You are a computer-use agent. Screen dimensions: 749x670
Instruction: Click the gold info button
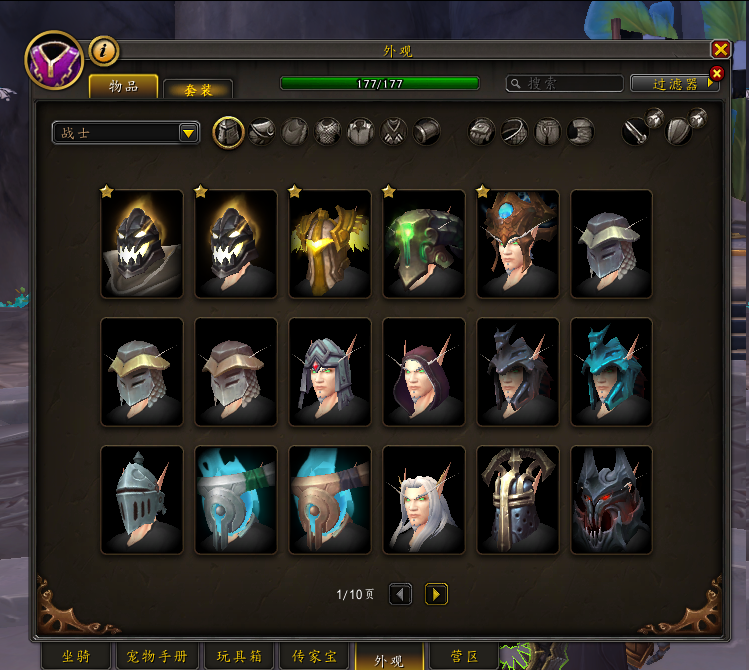[x=104, y=49]
